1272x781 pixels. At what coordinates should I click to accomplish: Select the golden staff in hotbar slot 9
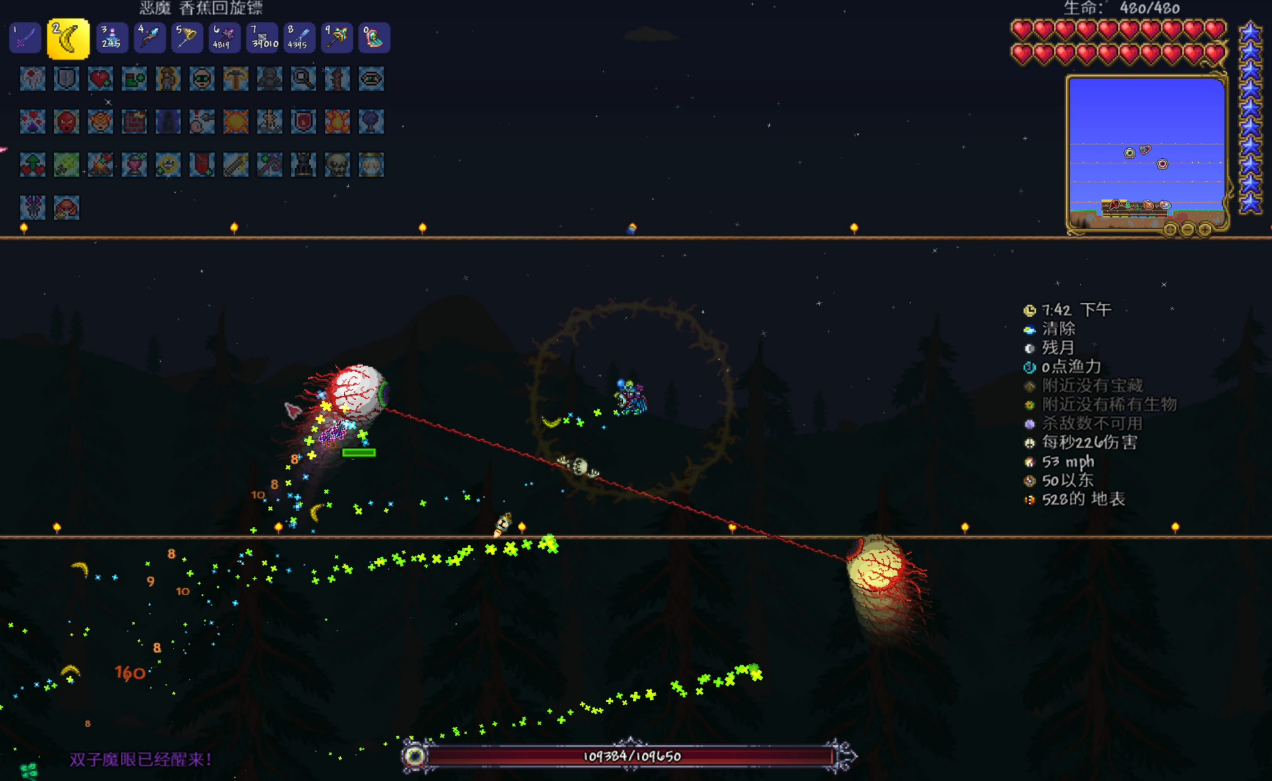point(337,39)
